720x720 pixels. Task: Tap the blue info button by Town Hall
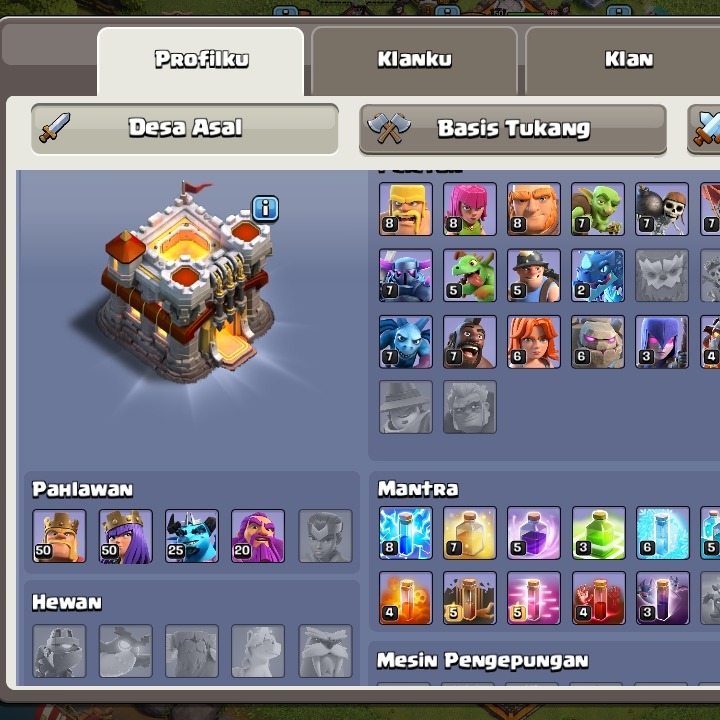click(x=265, y=209)
